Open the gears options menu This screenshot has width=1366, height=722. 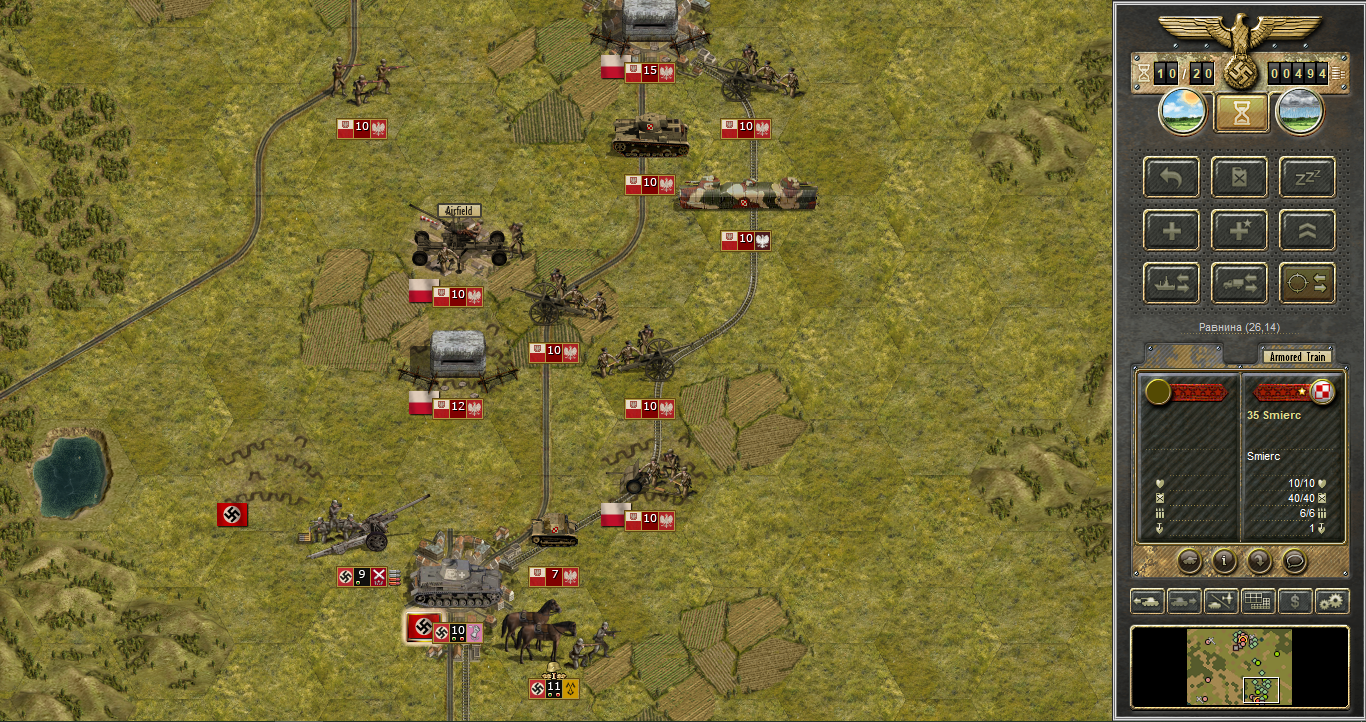[1331, 601]
